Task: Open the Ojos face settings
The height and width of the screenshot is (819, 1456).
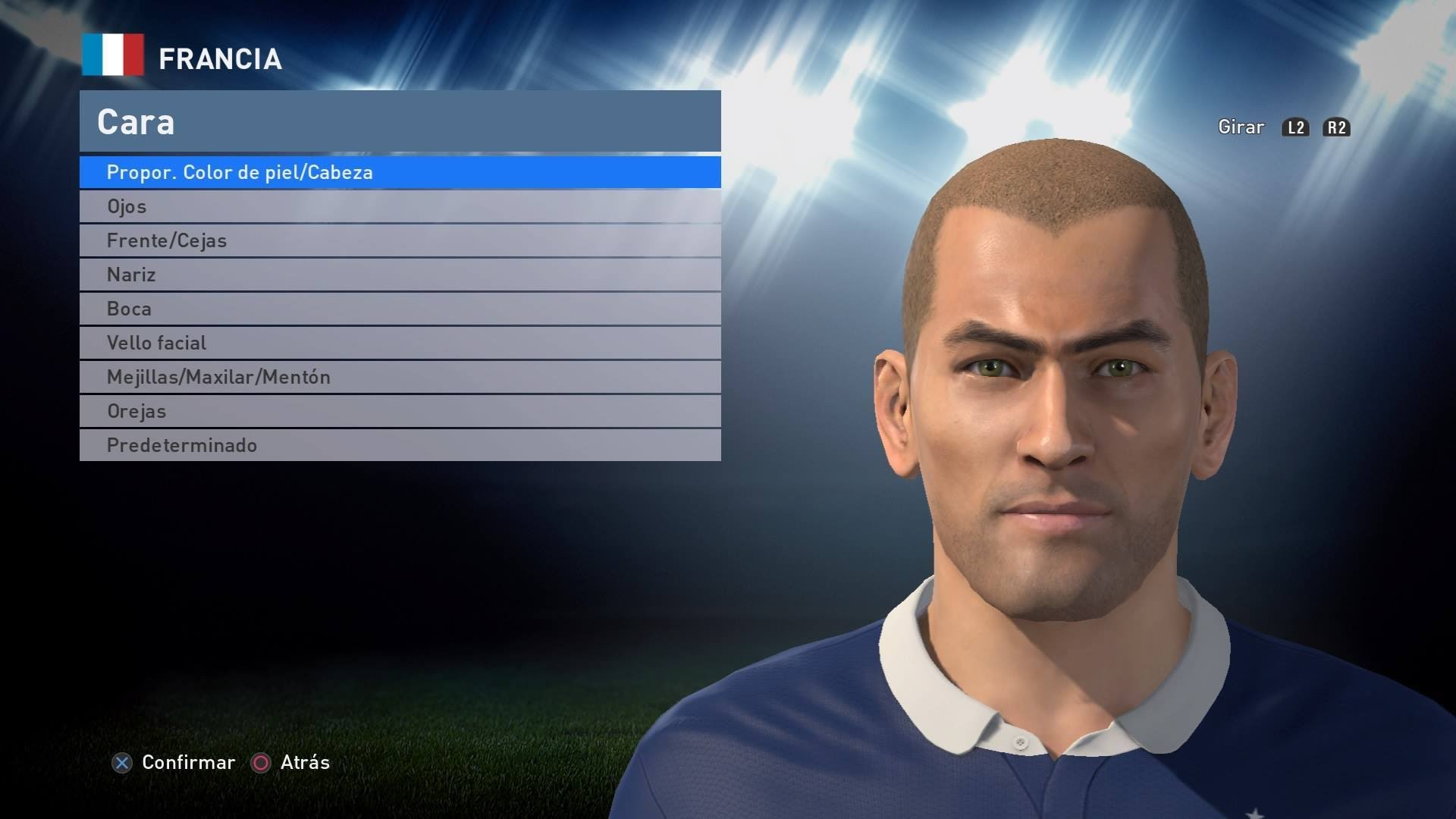Action: (400, 206)
